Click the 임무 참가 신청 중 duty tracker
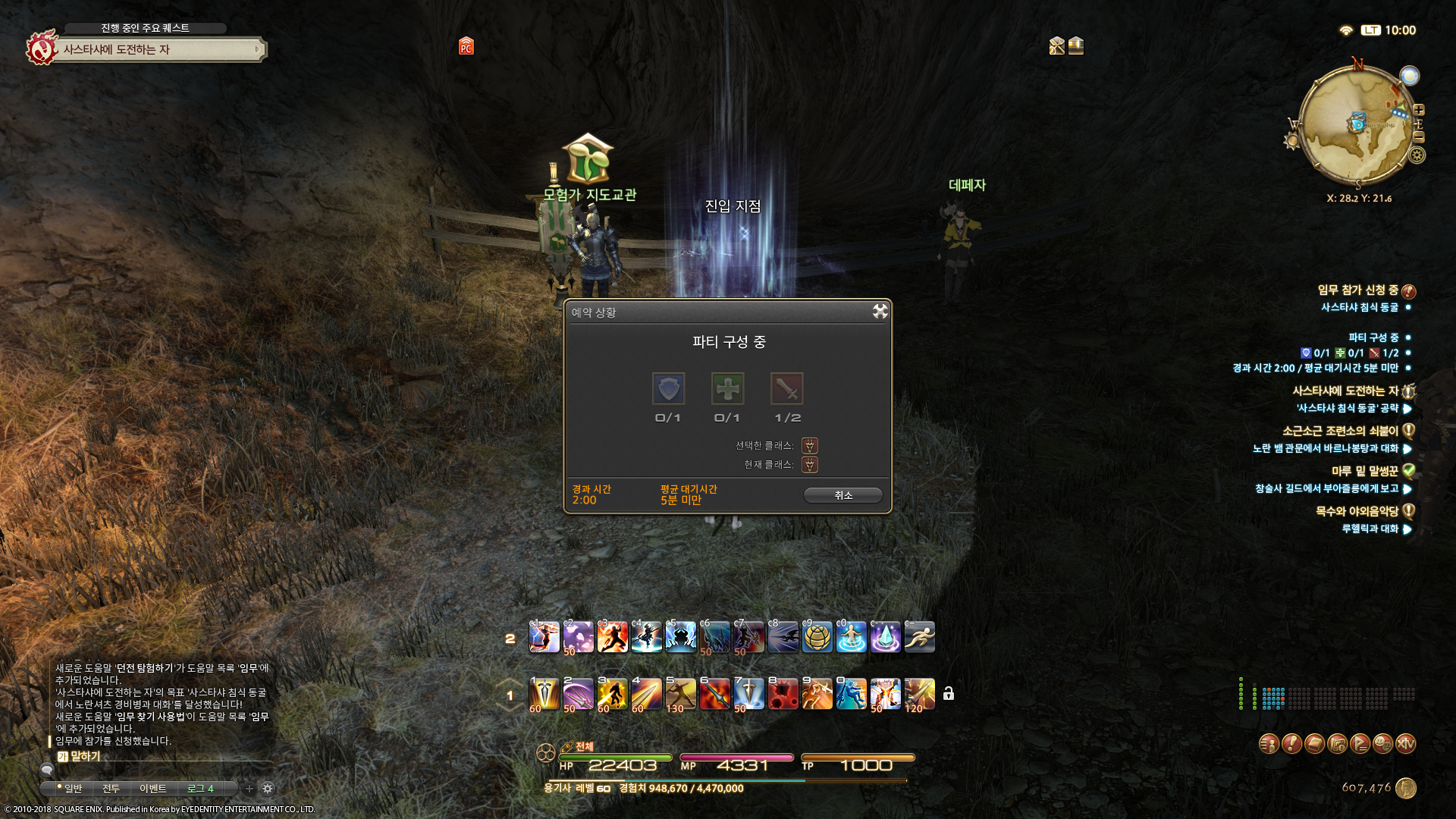This screenshot has width=1456, height=819. click(x=1357, y=290)
